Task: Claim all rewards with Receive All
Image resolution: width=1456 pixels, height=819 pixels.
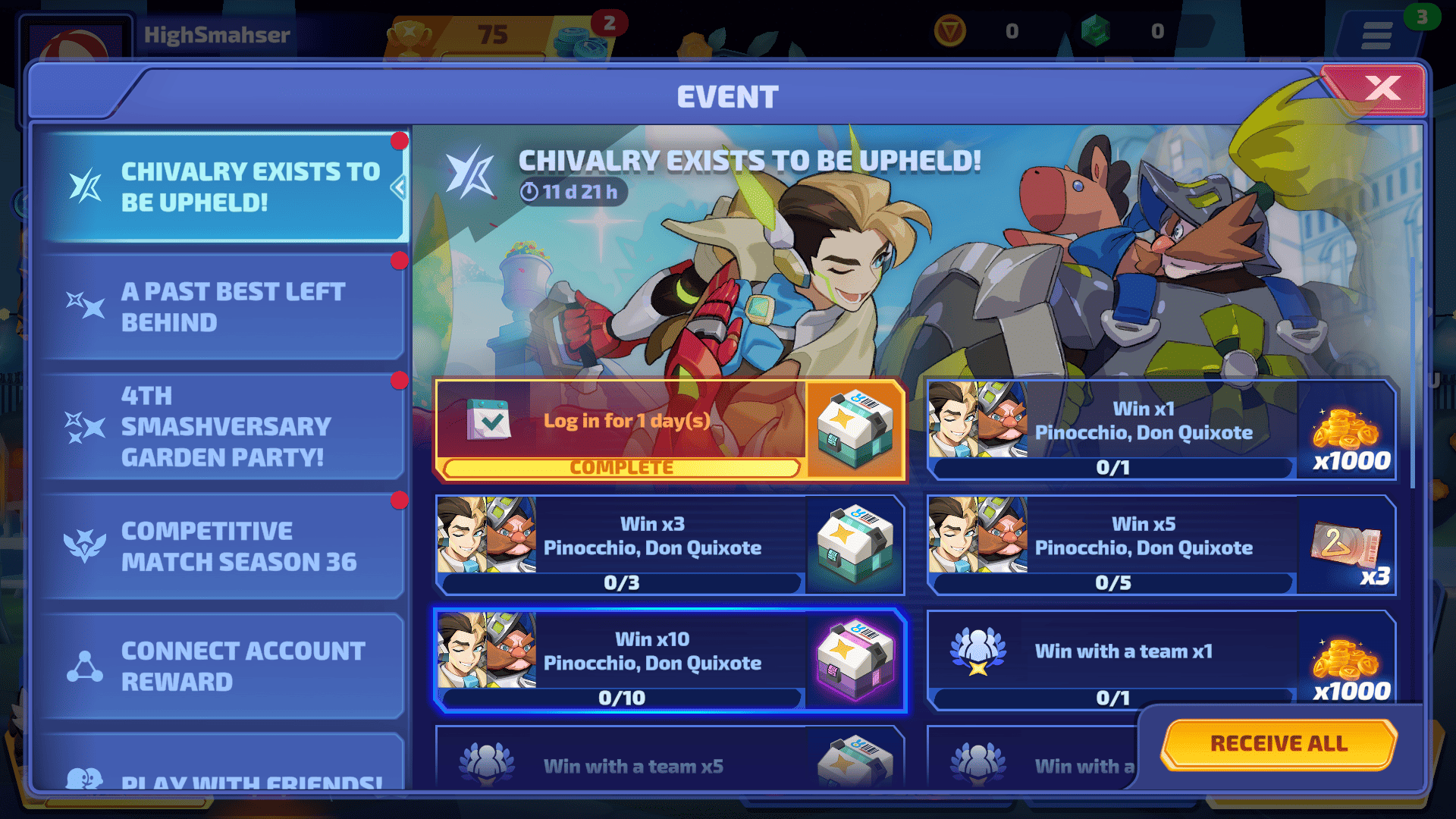Action: pyautogui.click(x=1279, y=743)
